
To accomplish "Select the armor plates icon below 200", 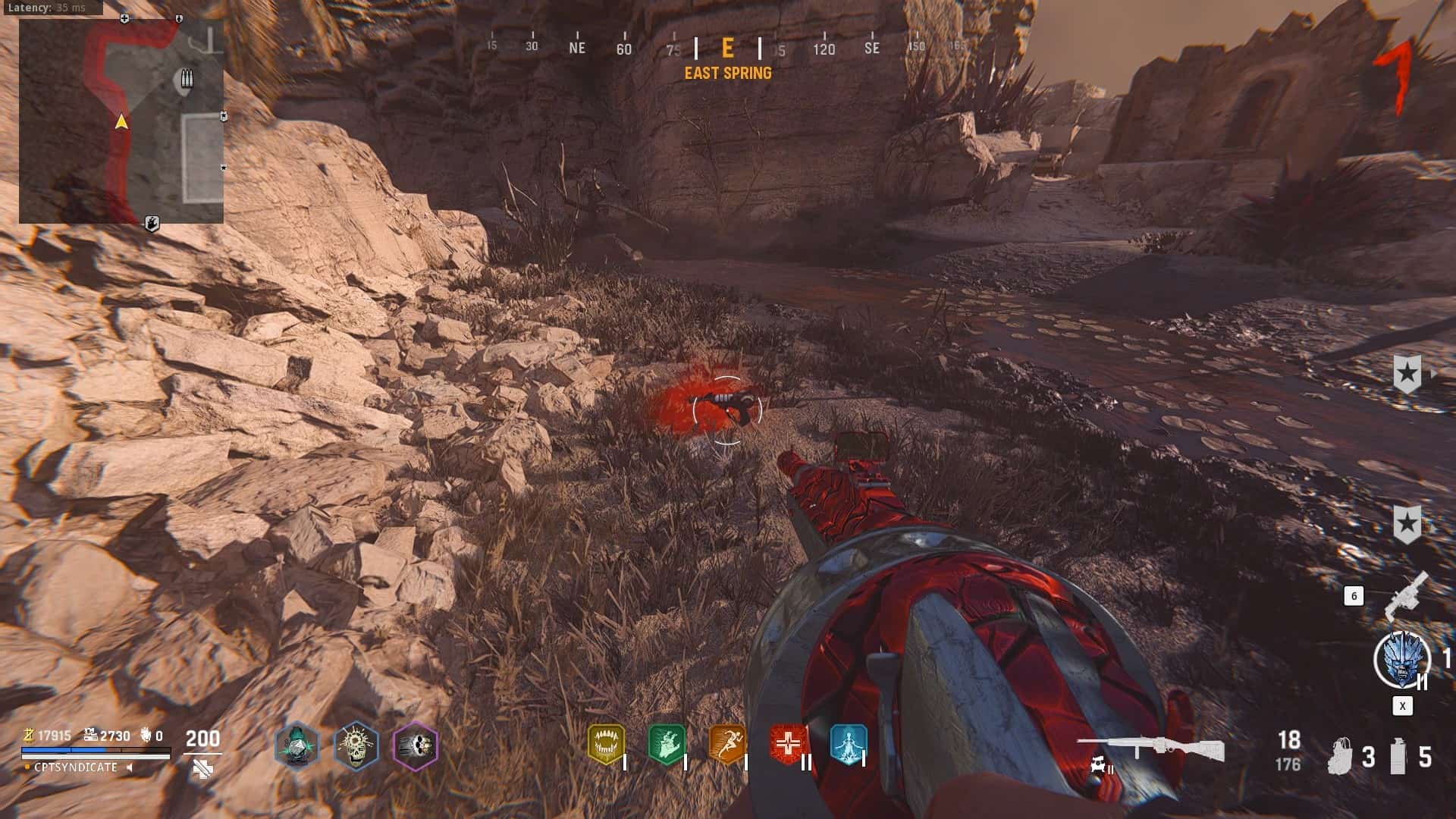I will (x=202, y=769).
